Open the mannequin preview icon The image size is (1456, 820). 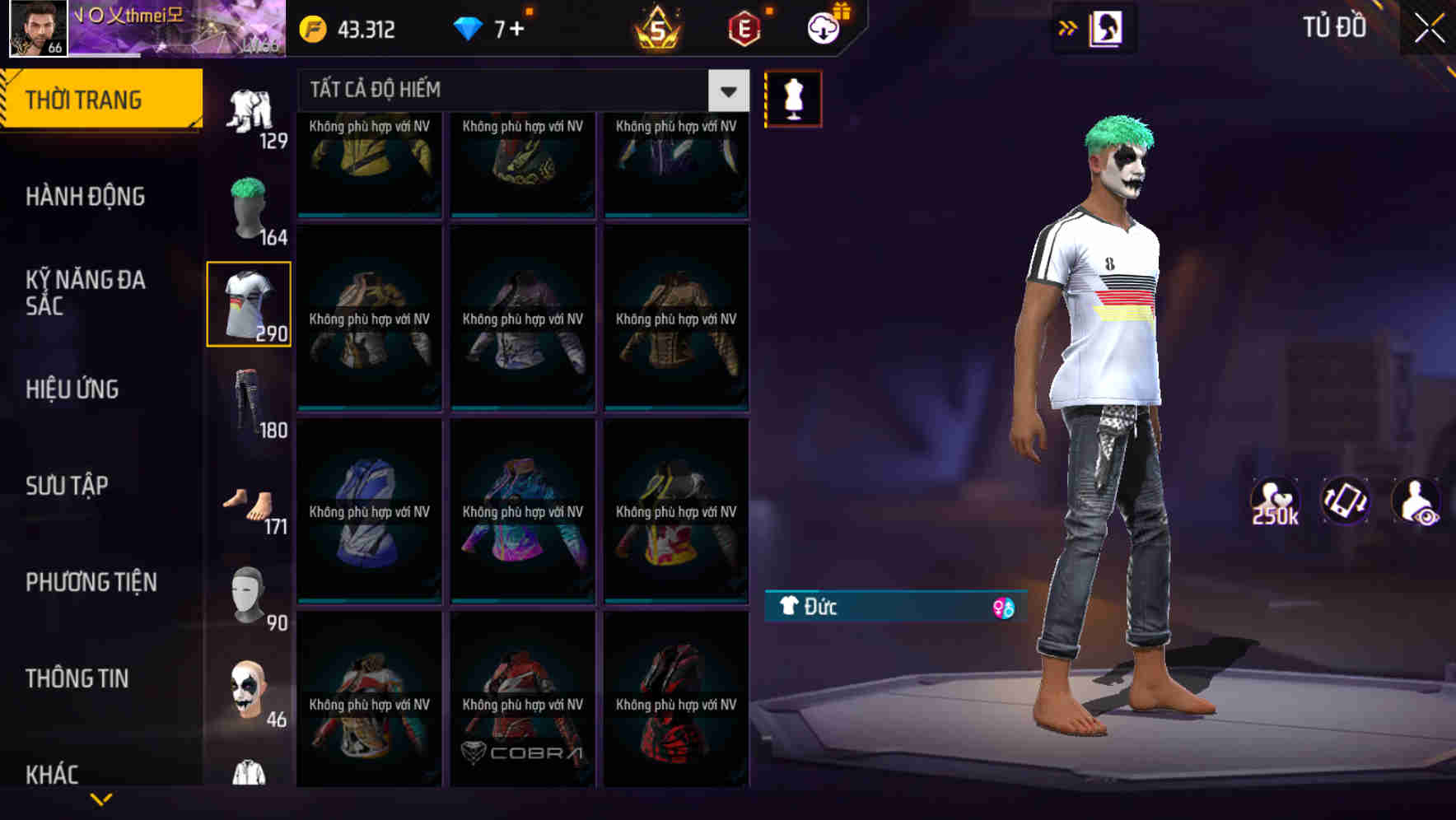792,97
